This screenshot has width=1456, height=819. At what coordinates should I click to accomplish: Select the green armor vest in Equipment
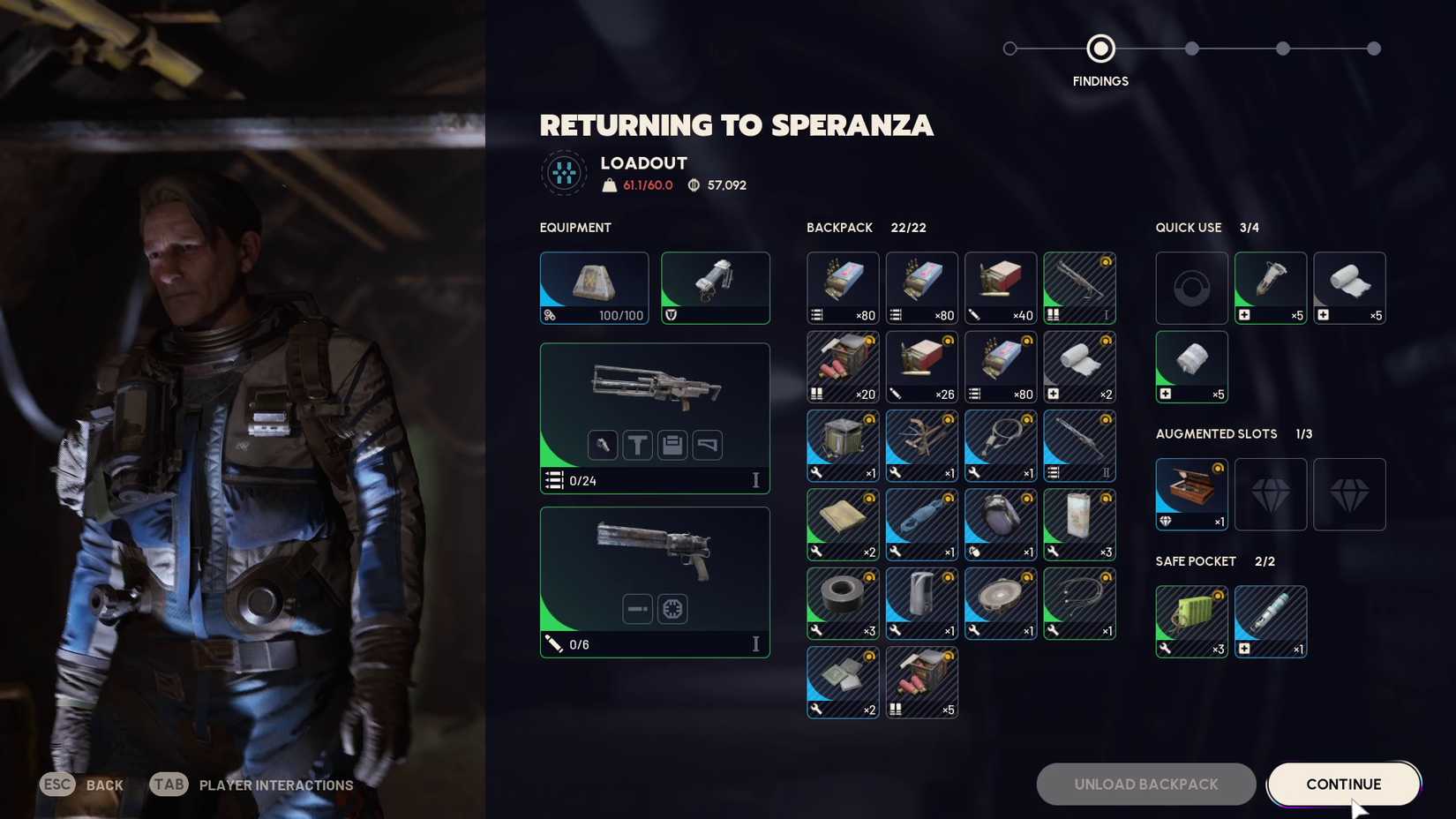[x=715, y=288]
